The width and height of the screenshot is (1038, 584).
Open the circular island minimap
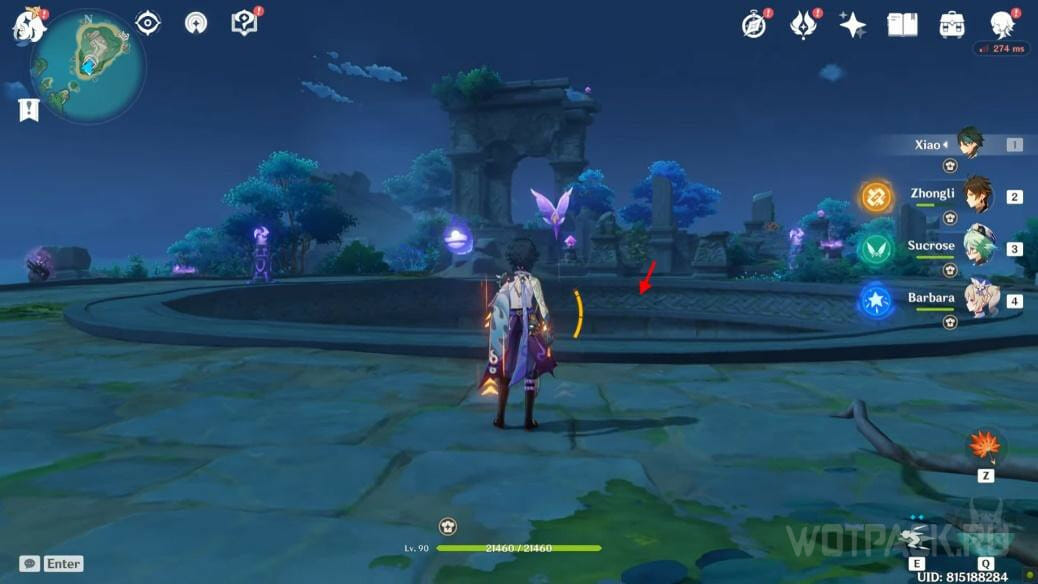coord(88,66)
